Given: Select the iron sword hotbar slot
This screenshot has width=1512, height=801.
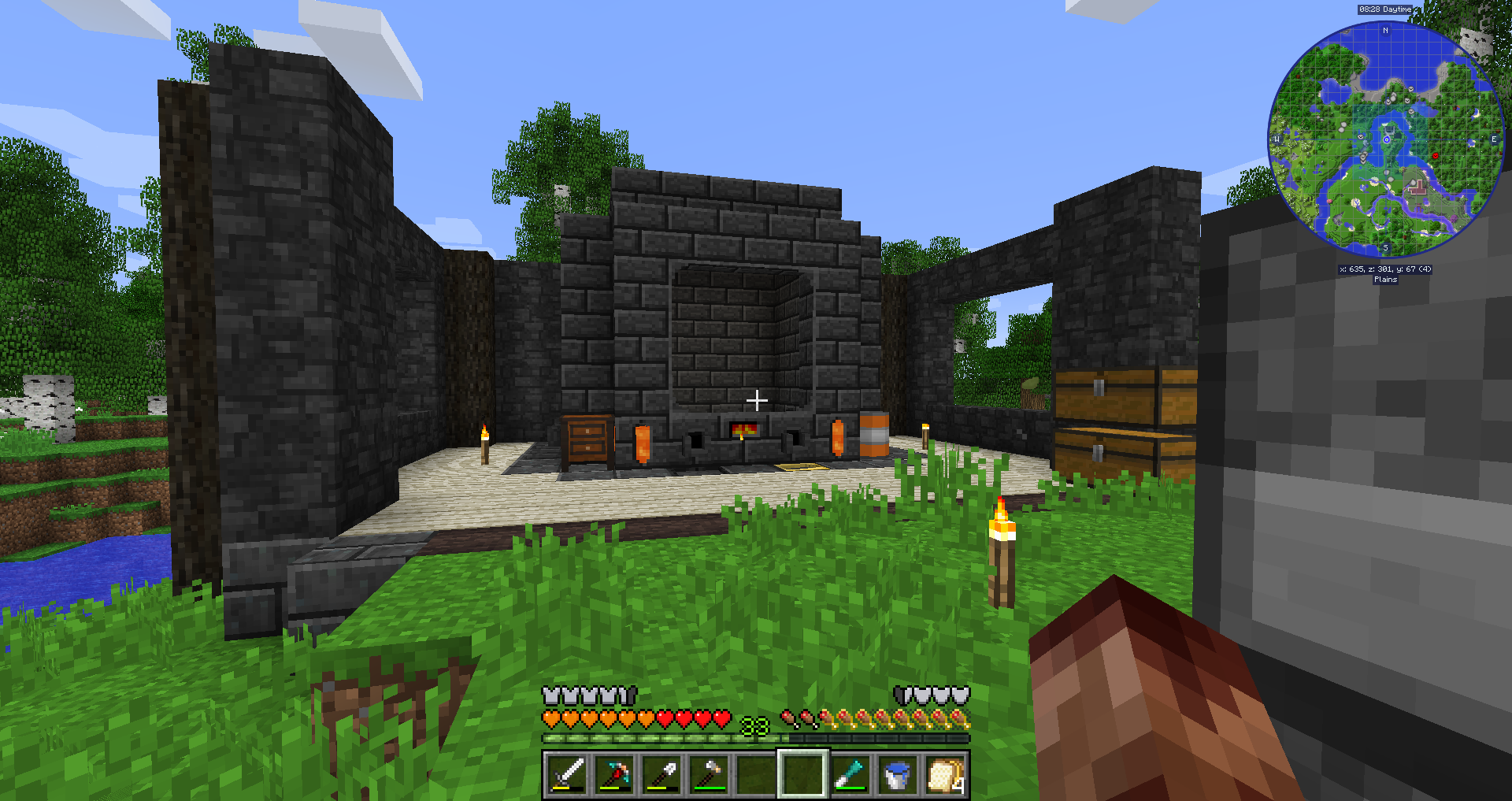Looking at the screenshot, I should point(567,773).
